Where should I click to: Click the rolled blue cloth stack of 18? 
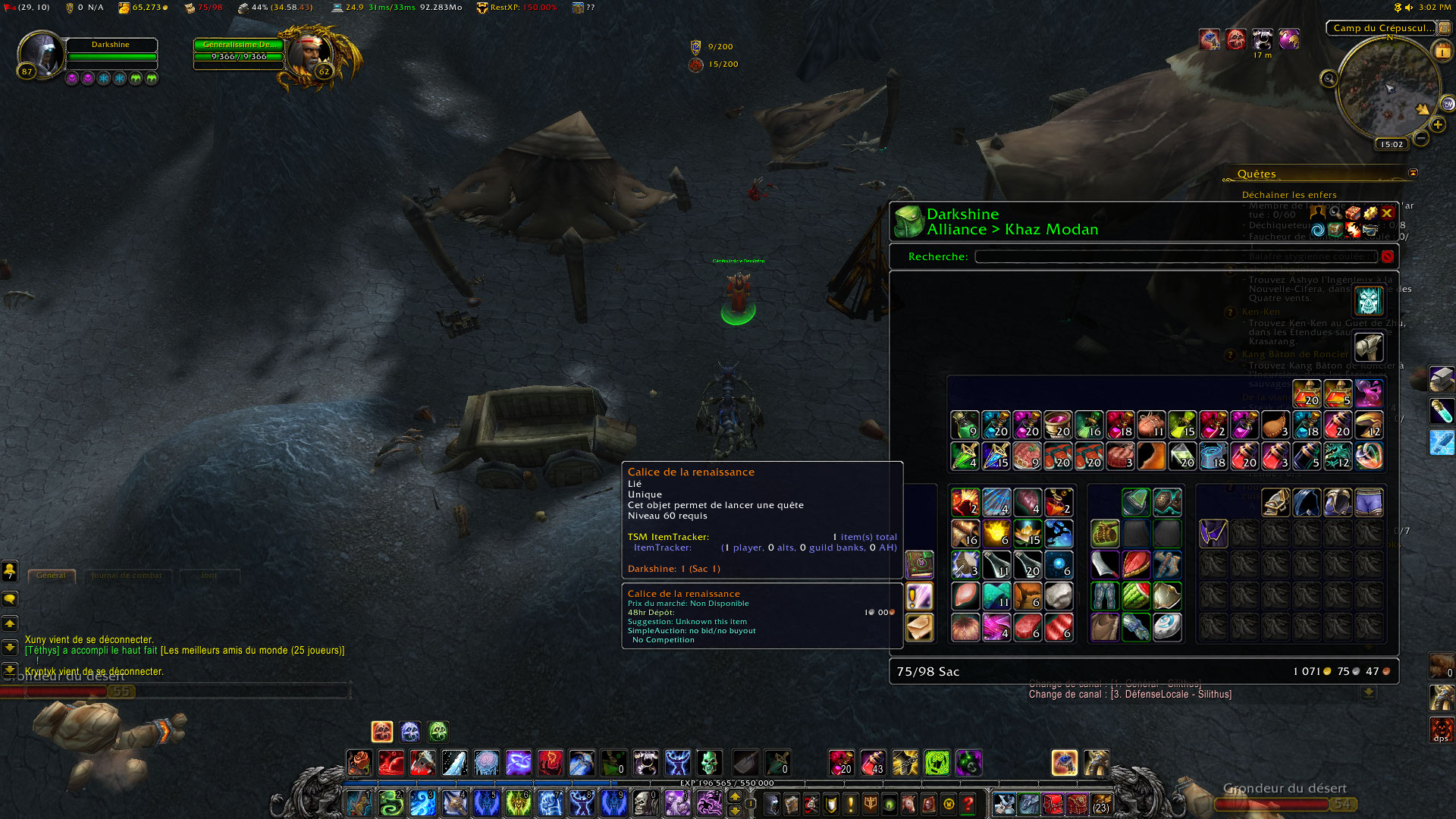pyautogui.click(x=1213, y=457)
